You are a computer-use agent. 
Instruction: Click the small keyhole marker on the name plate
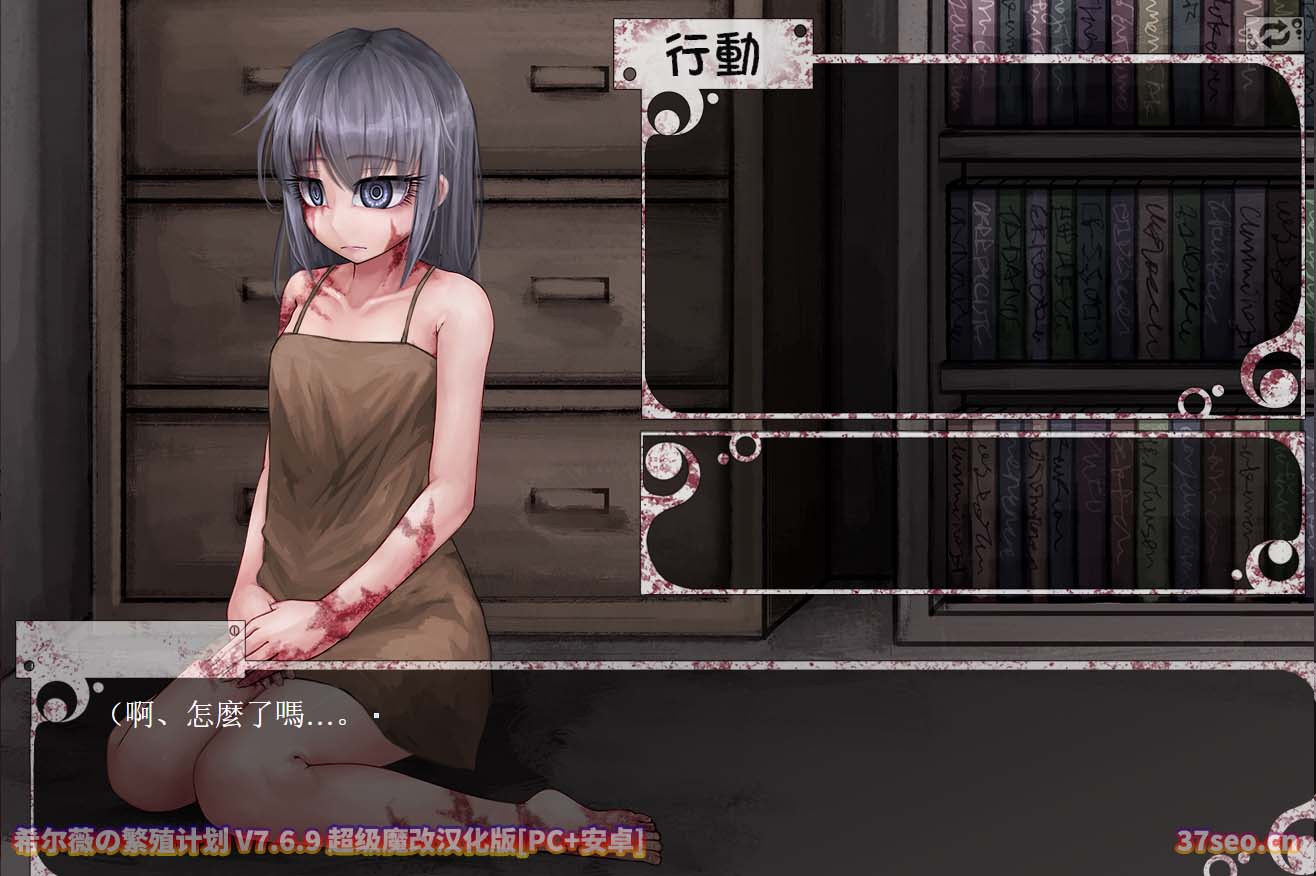pos(234,630)
